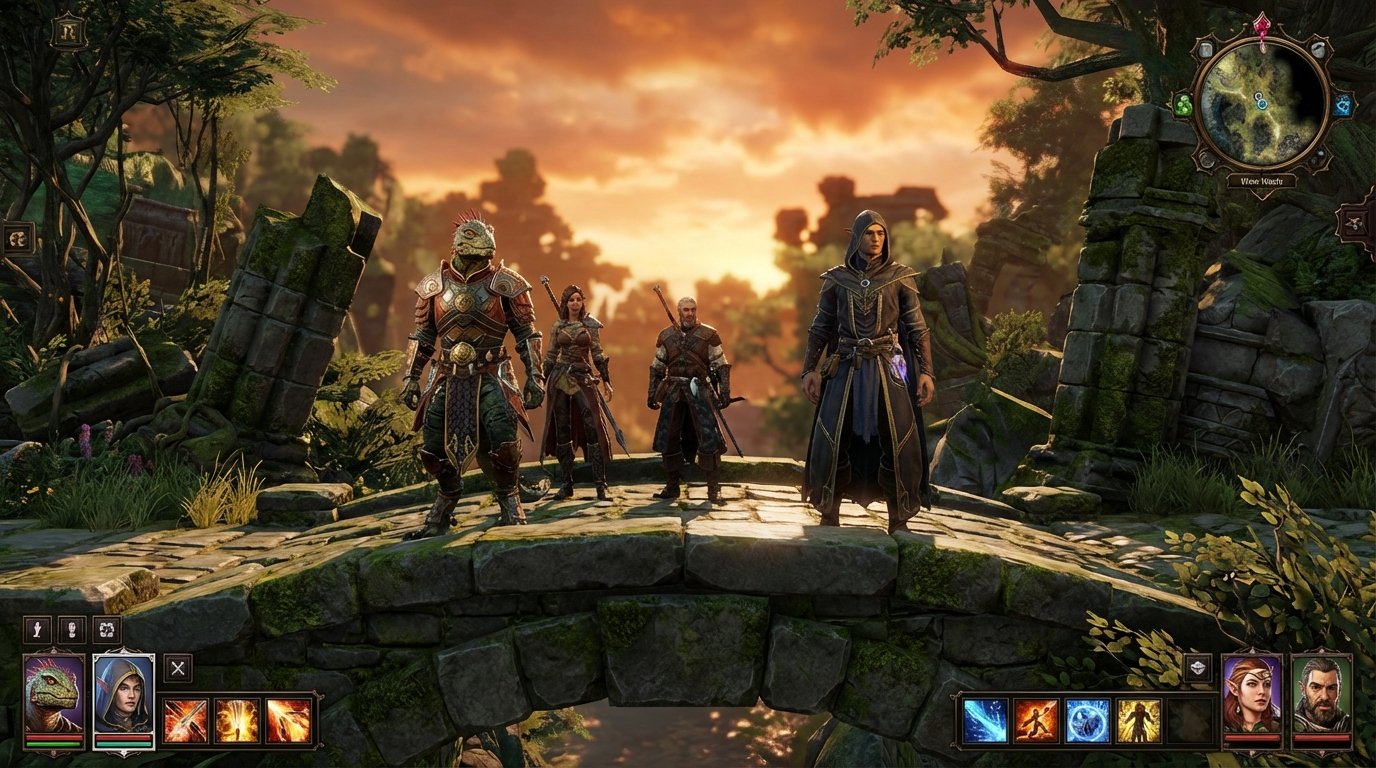The width and height of the screenshot is (1376, 768).
Task: Activate the golden blessing skill
Action: [x=1136, y=720]
